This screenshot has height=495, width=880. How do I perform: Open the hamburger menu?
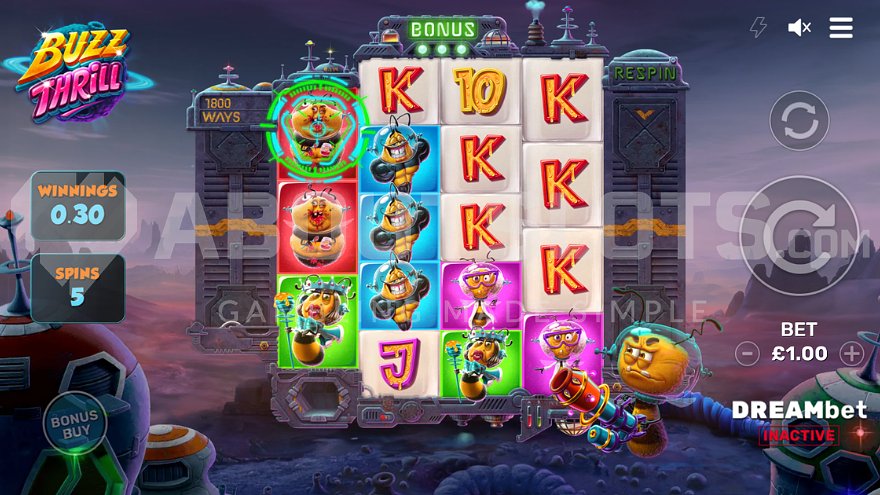pos(841,28)
